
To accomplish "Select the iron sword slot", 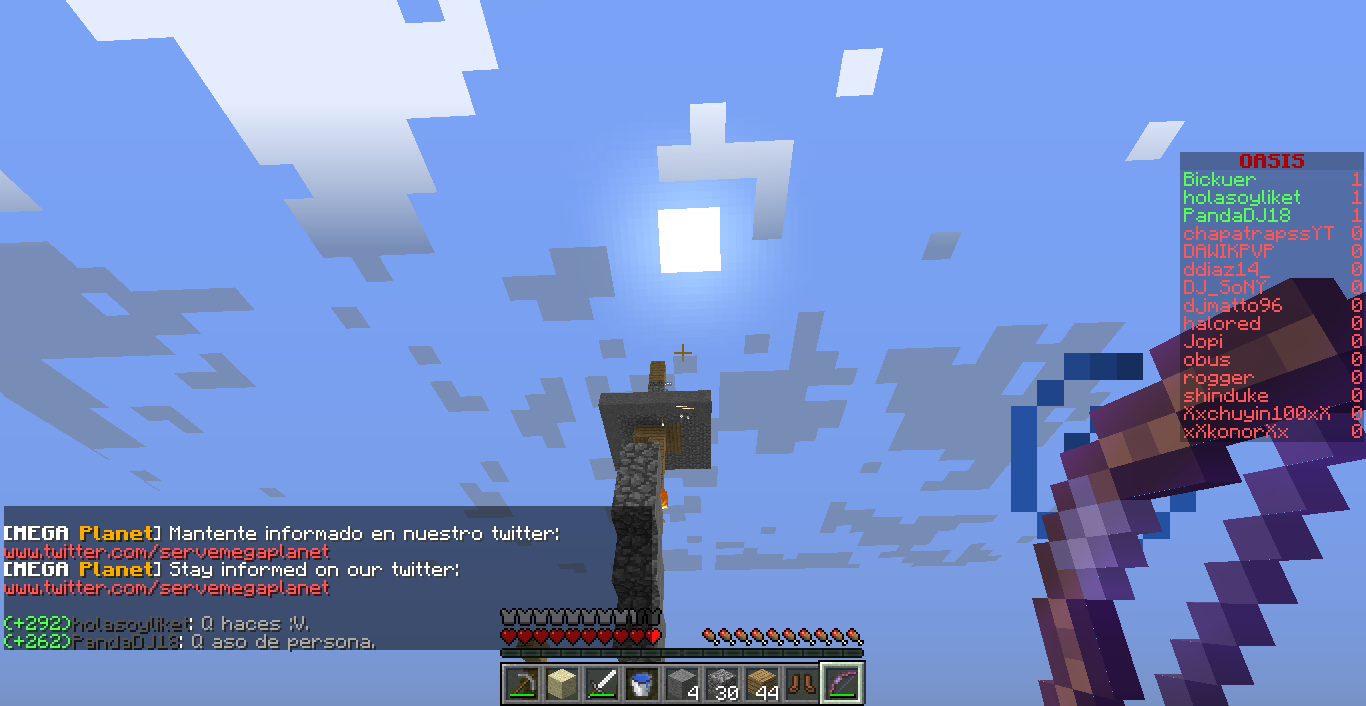I will [602, 684].
